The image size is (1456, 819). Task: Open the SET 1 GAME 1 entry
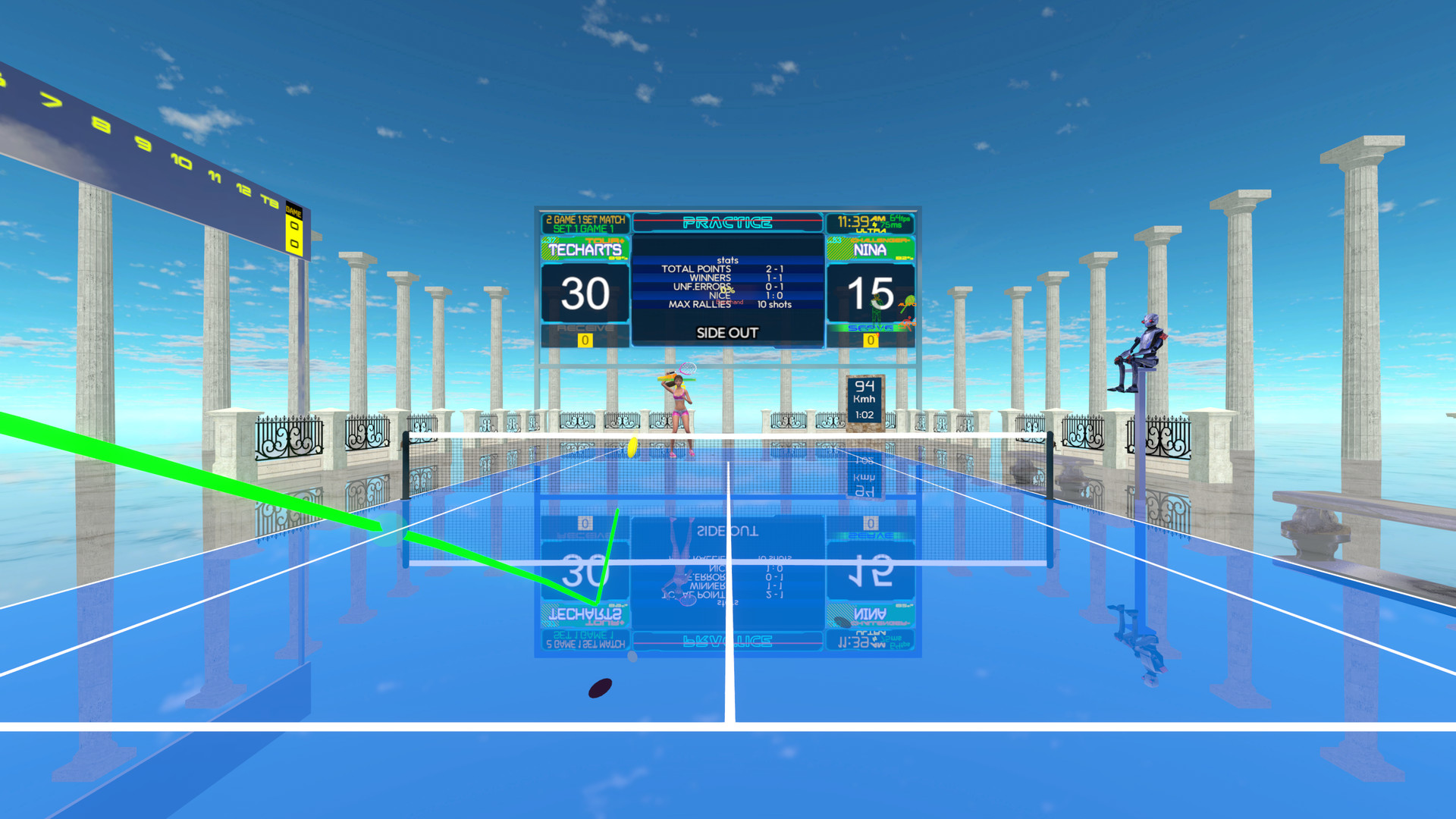click(x=584, y=227)
